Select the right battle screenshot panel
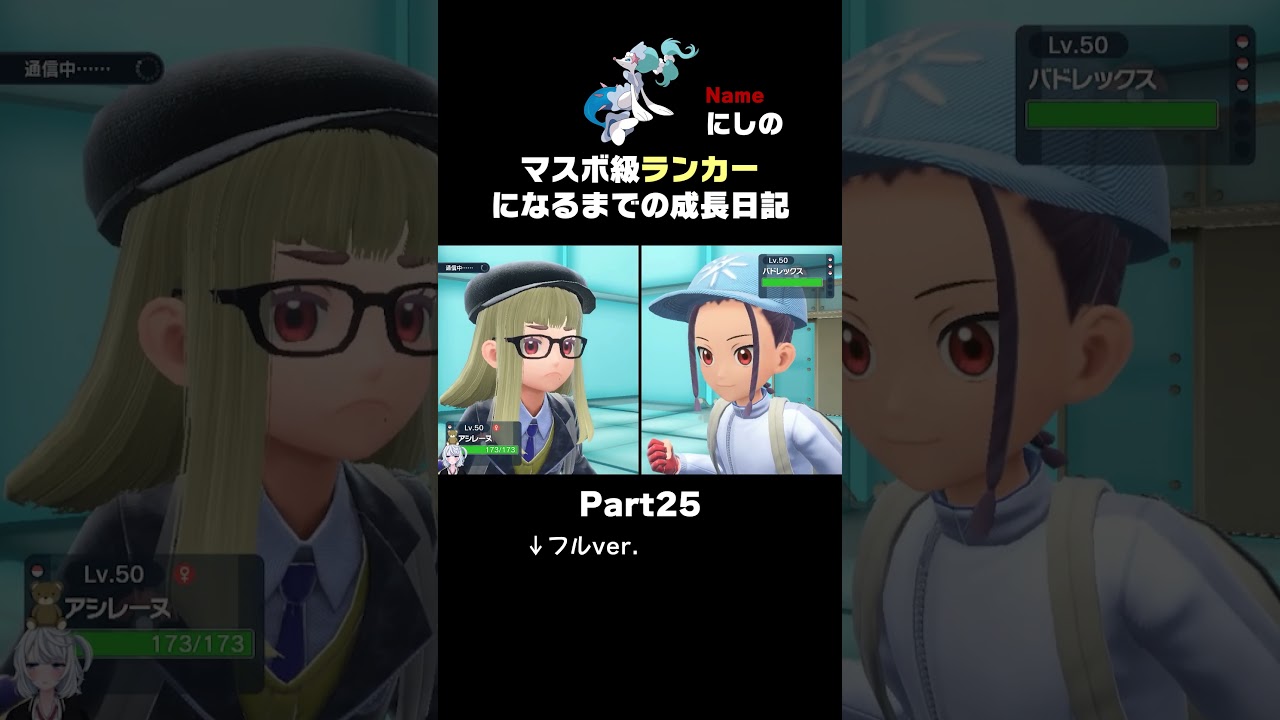Viewport: 1280px width, 720px height. [x=740, y=360]
